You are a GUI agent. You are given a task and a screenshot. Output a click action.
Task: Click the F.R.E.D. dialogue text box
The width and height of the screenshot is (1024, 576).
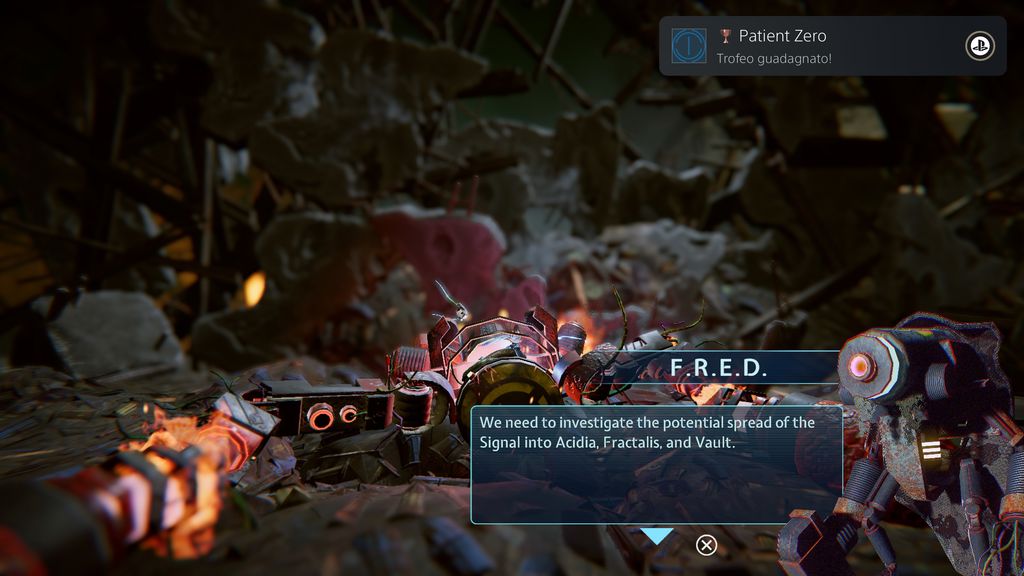656,464
